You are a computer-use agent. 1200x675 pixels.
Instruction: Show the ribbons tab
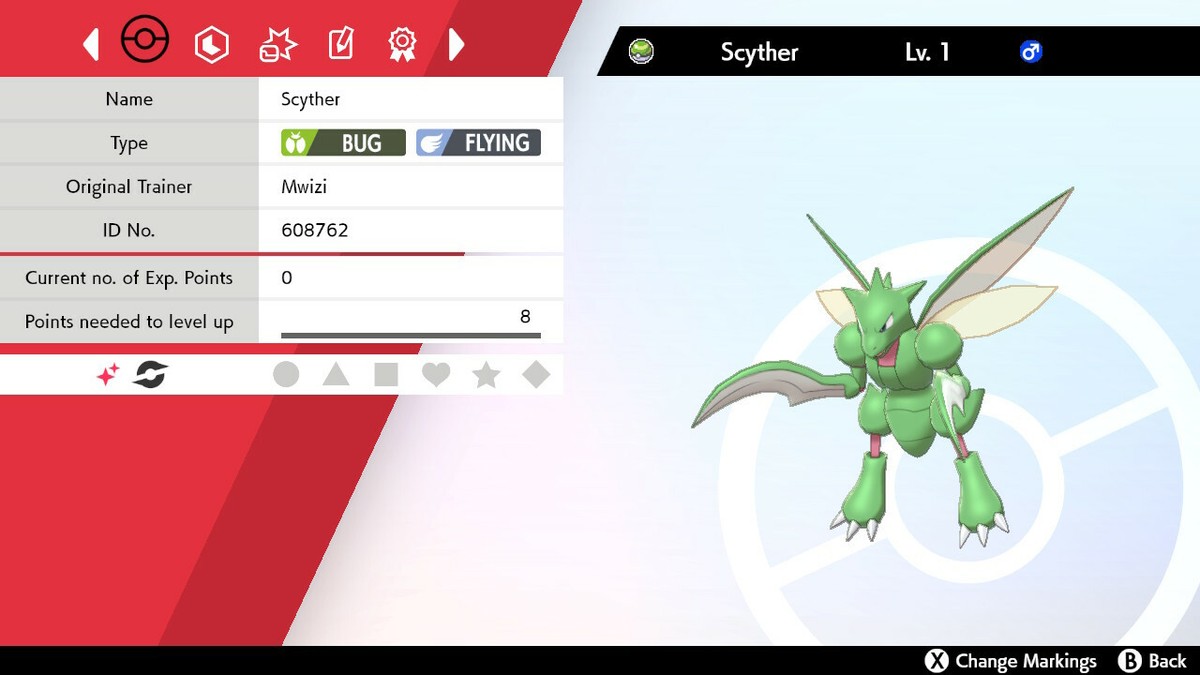pyautogui.click(x=402, y=44)
